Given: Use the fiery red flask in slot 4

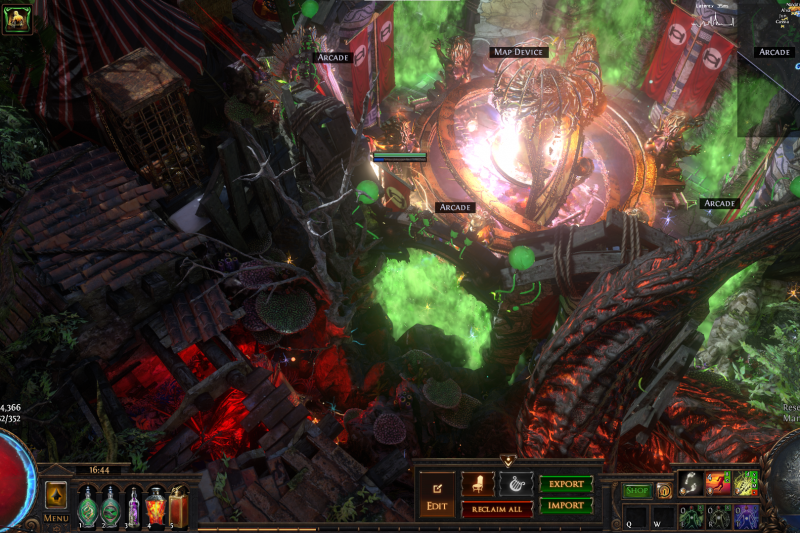Looking at the screenshot, I should click(155, 505).
